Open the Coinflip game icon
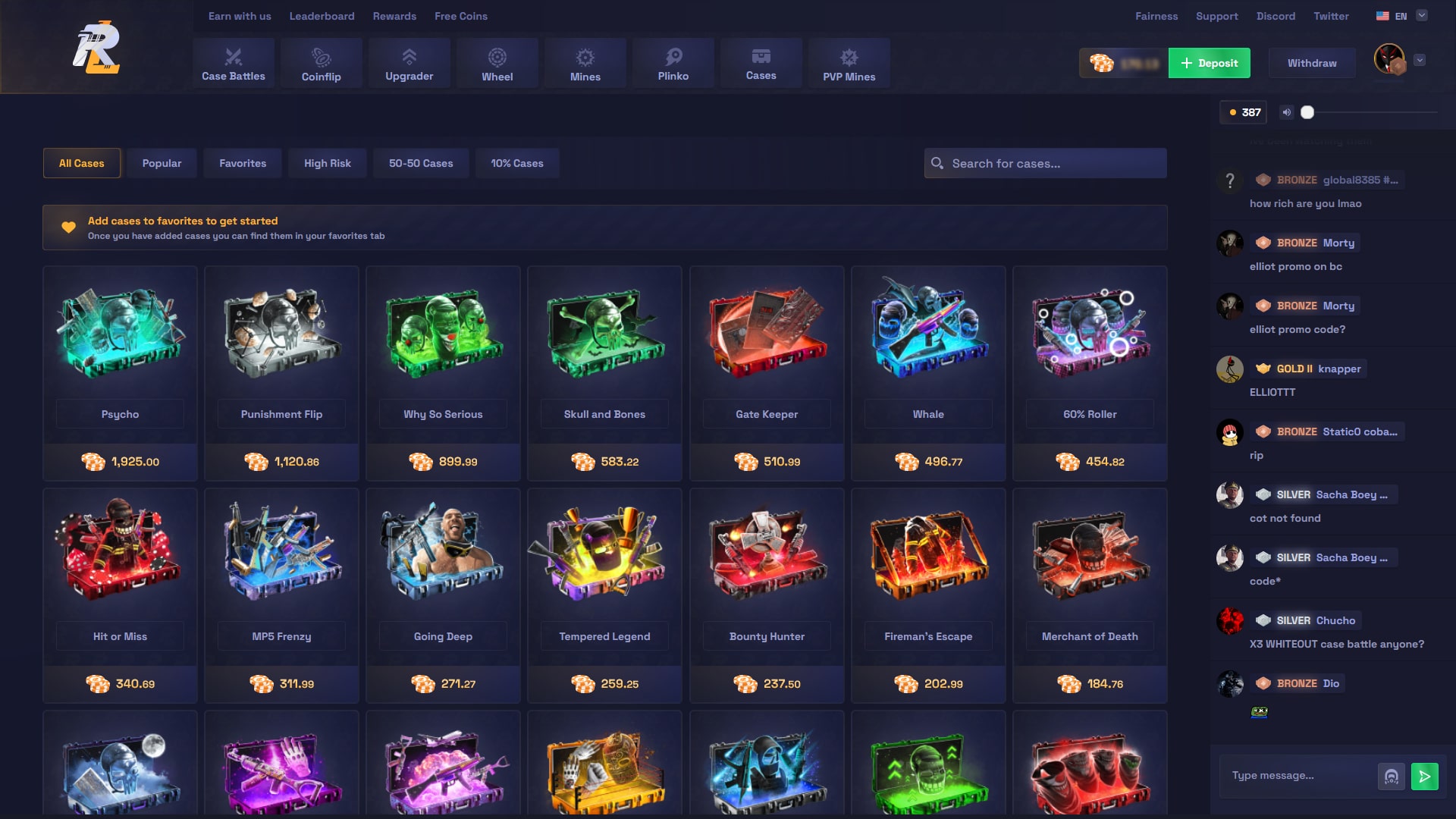The height and width of the screenshot is (819, 1456). 321,55
